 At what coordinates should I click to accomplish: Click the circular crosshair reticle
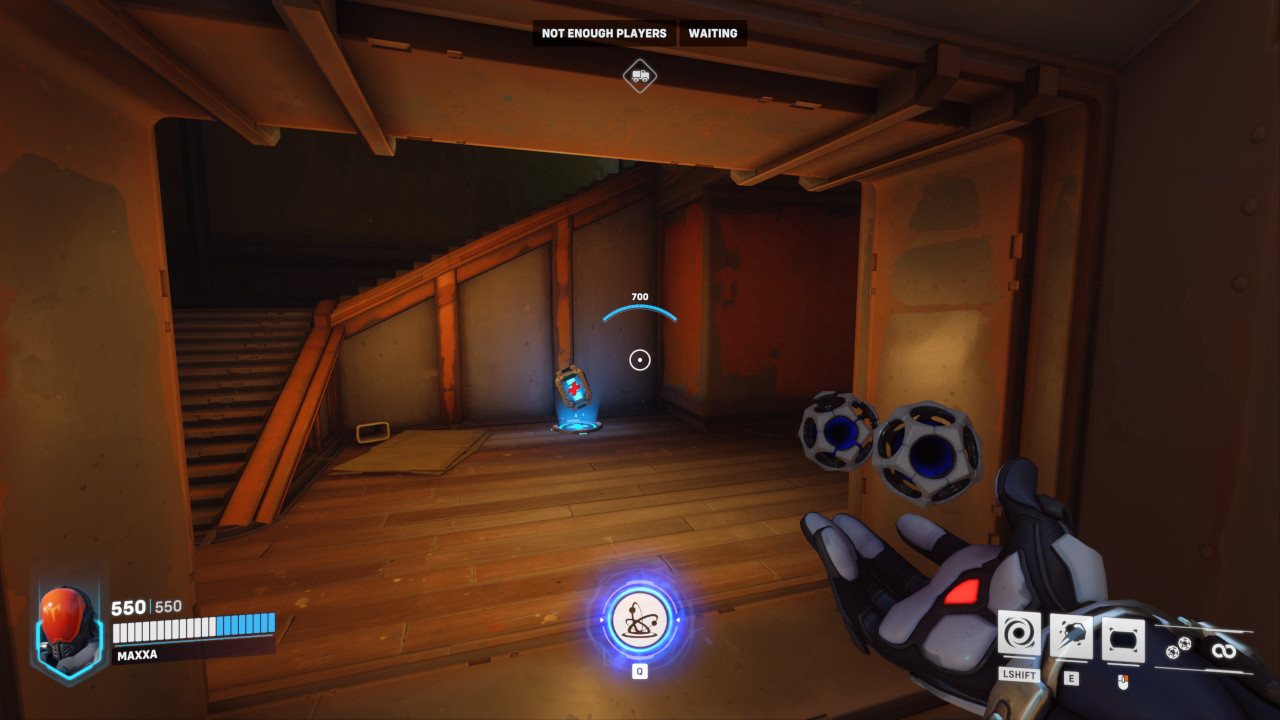[639, 358]
